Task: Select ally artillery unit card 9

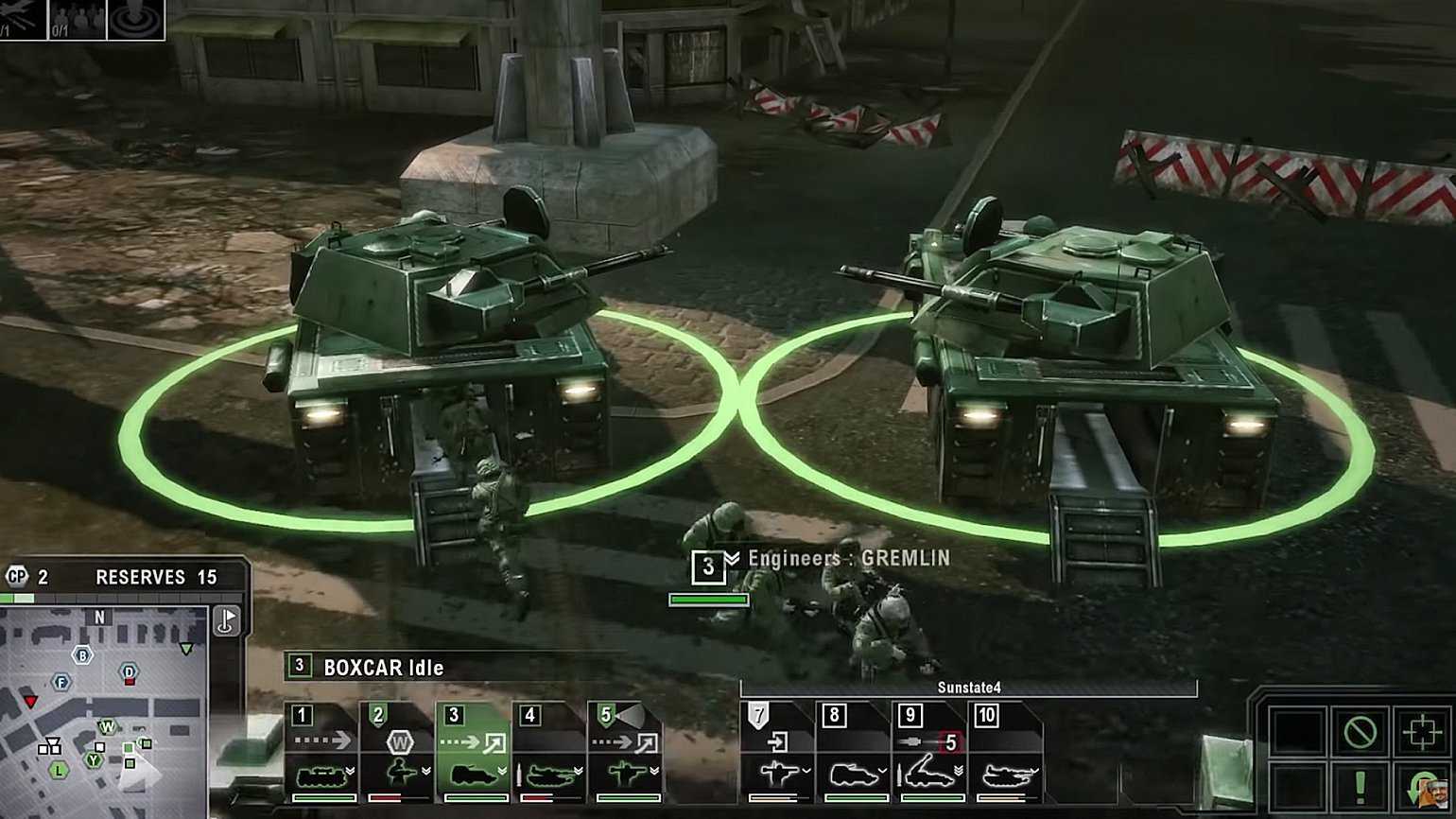Action: pos(928,752)
